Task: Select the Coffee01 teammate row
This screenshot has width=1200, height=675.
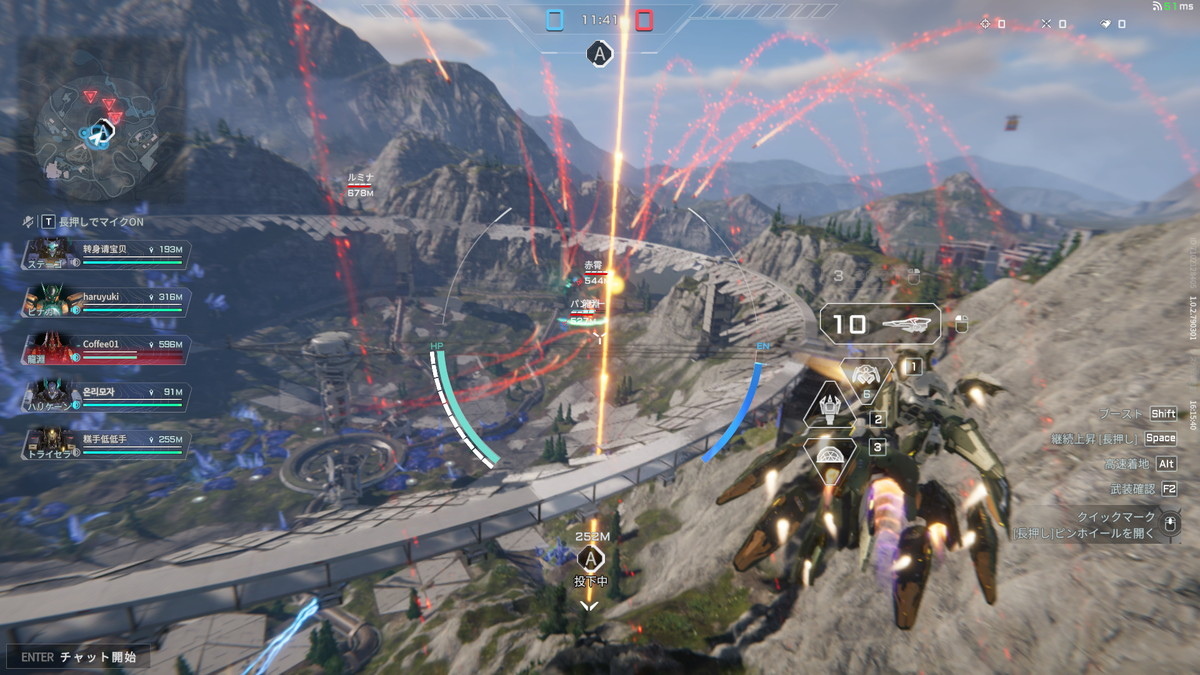Action: [x=105, y=348]
